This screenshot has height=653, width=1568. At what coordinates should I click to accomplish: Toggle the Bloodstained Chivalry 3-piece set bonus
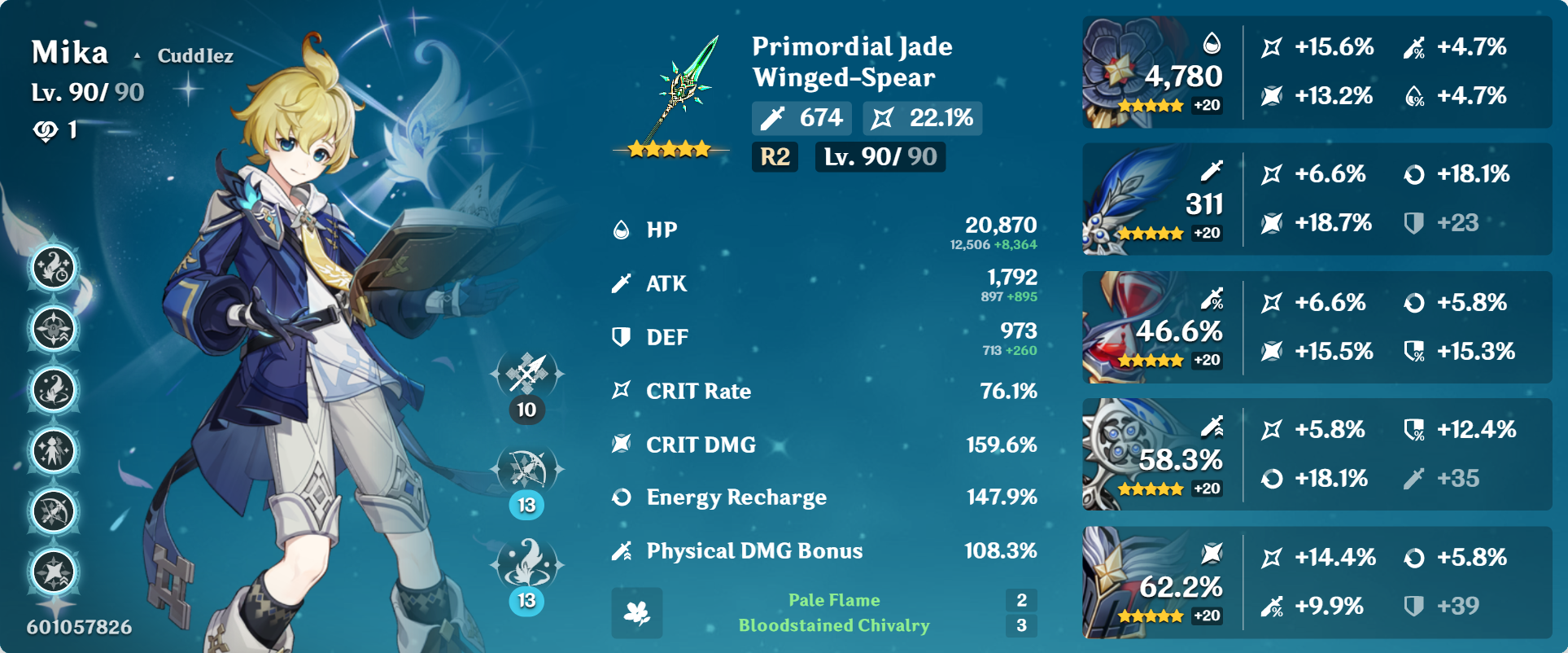pos(833,627)
